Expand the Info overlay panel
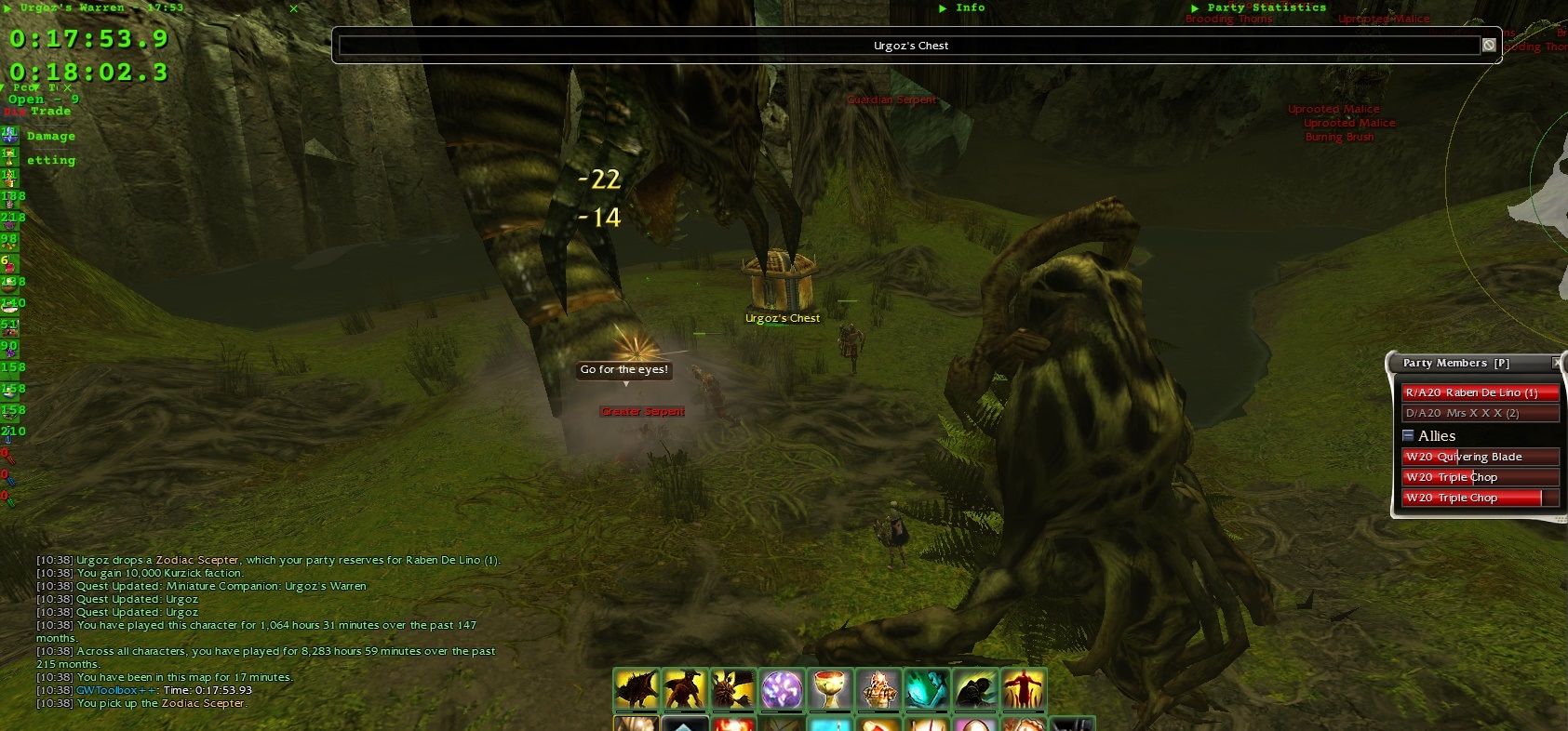This screenshot has height=731, width=1568. (943, 7)
